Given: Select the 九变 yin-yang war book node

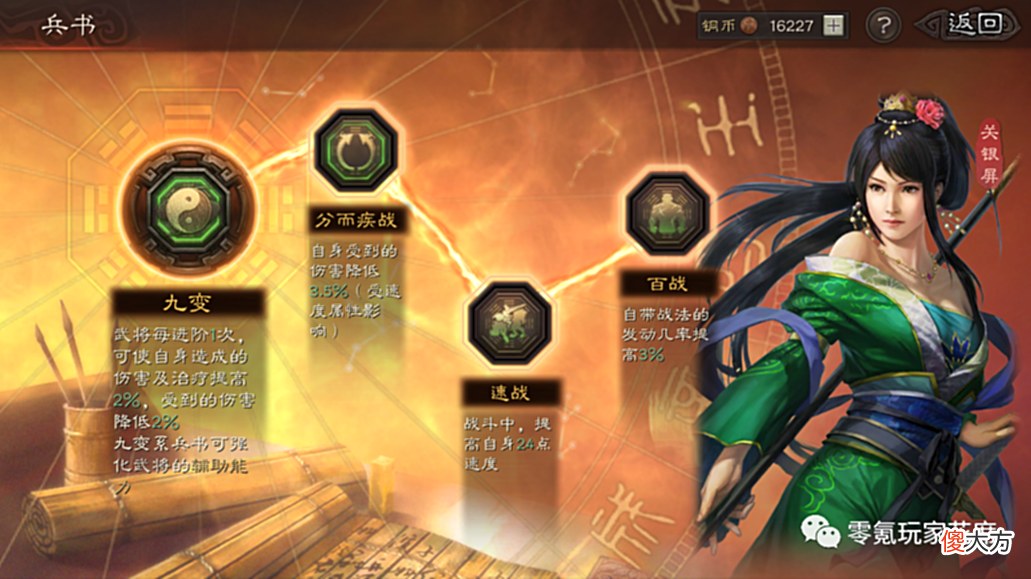Looking at the screenshot, I should [187, 209].
